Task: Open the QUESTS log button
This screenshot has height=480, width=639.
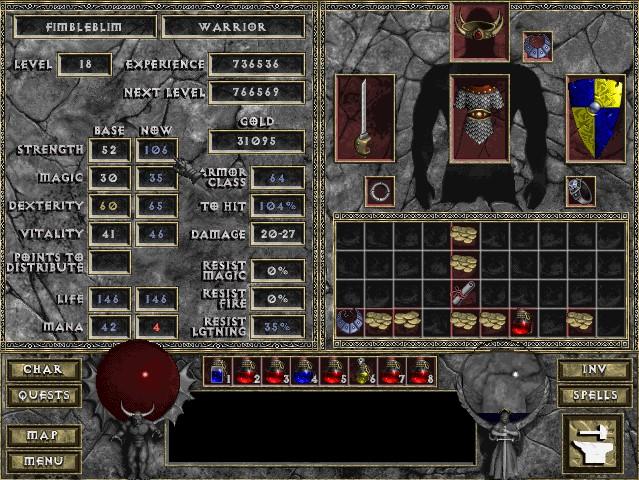Action: tap(43, 396)
